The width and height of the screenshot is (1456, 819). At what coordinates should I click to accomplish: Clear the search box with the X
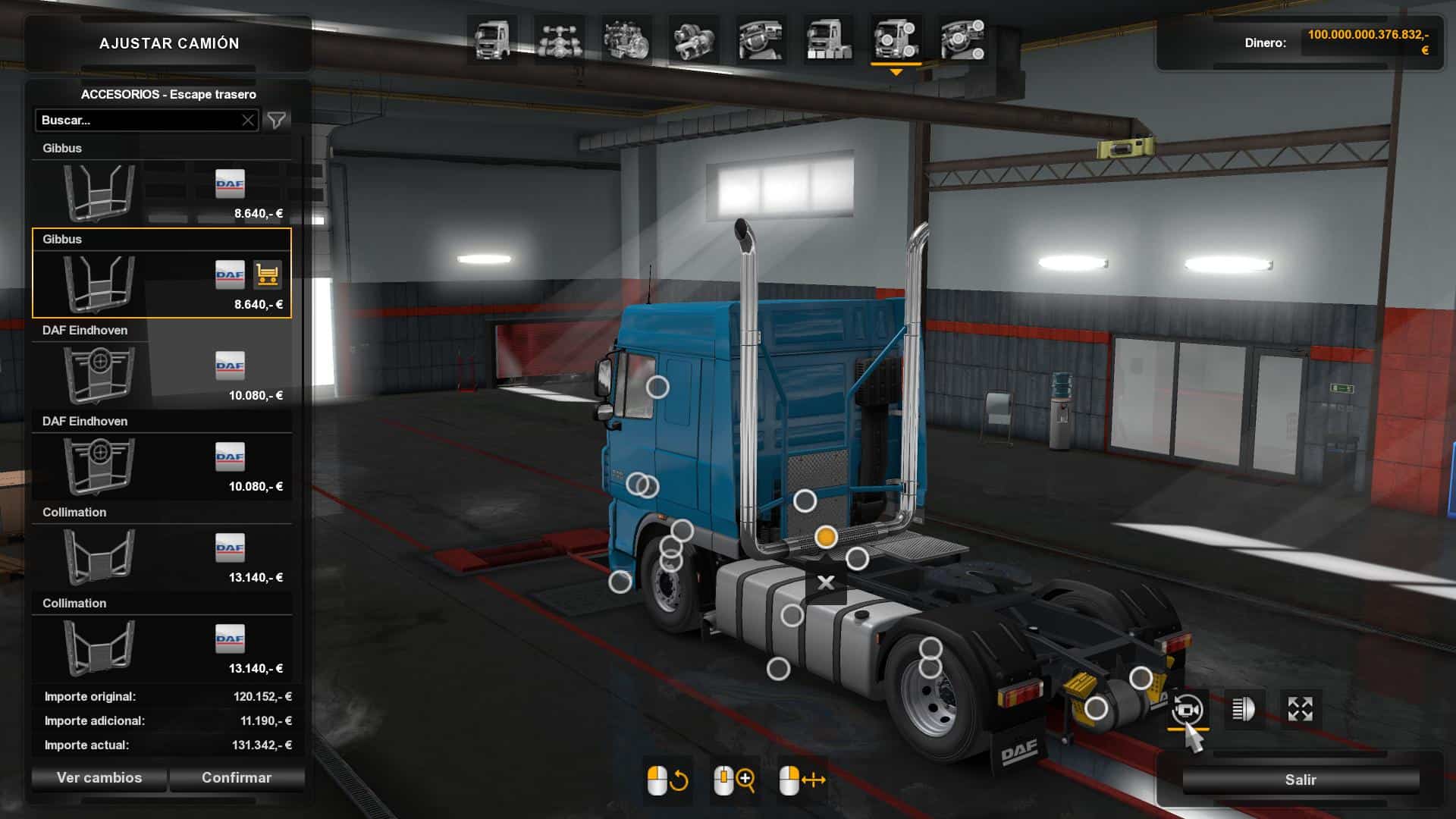click(x=248, y=121)
